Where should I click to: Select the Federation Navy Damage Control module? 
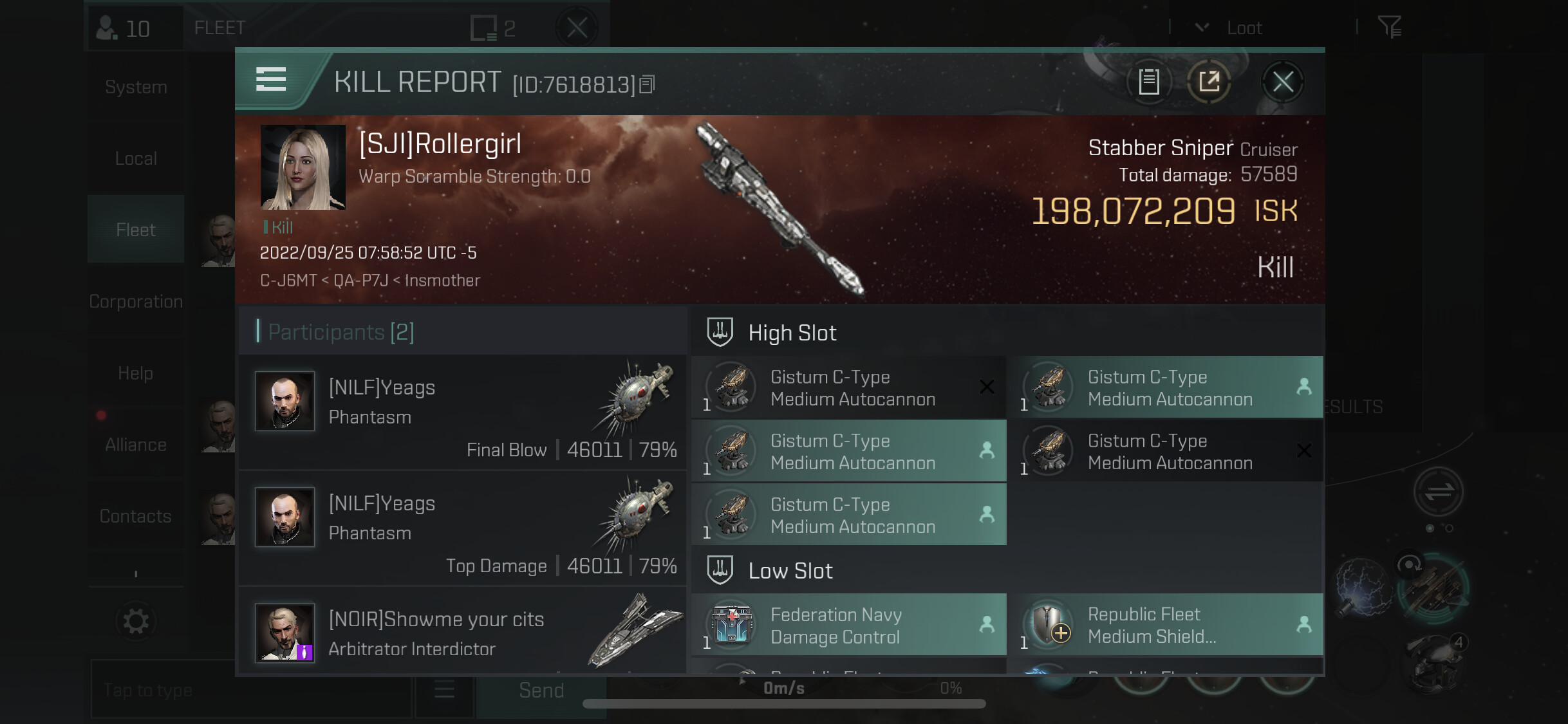pyautogui.click(x=848, y=625)
